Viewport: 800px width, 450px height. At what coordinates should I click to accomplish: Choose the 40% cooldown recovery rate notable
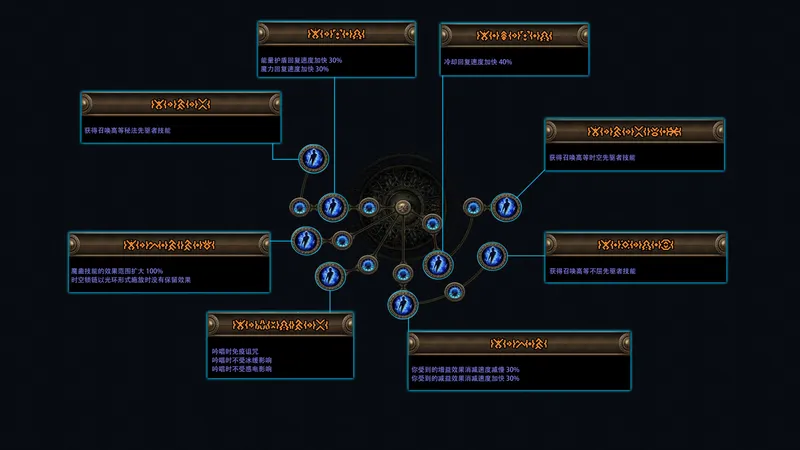437,264
